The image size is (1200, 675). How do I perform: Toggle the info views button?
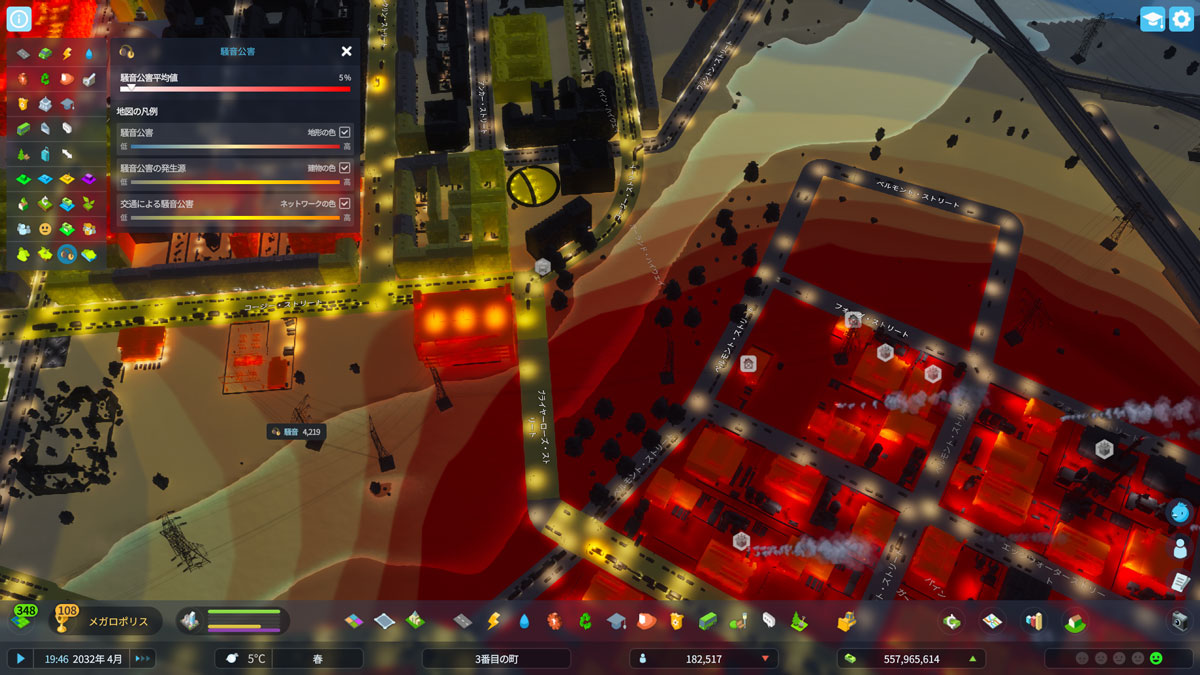point(19,18)
